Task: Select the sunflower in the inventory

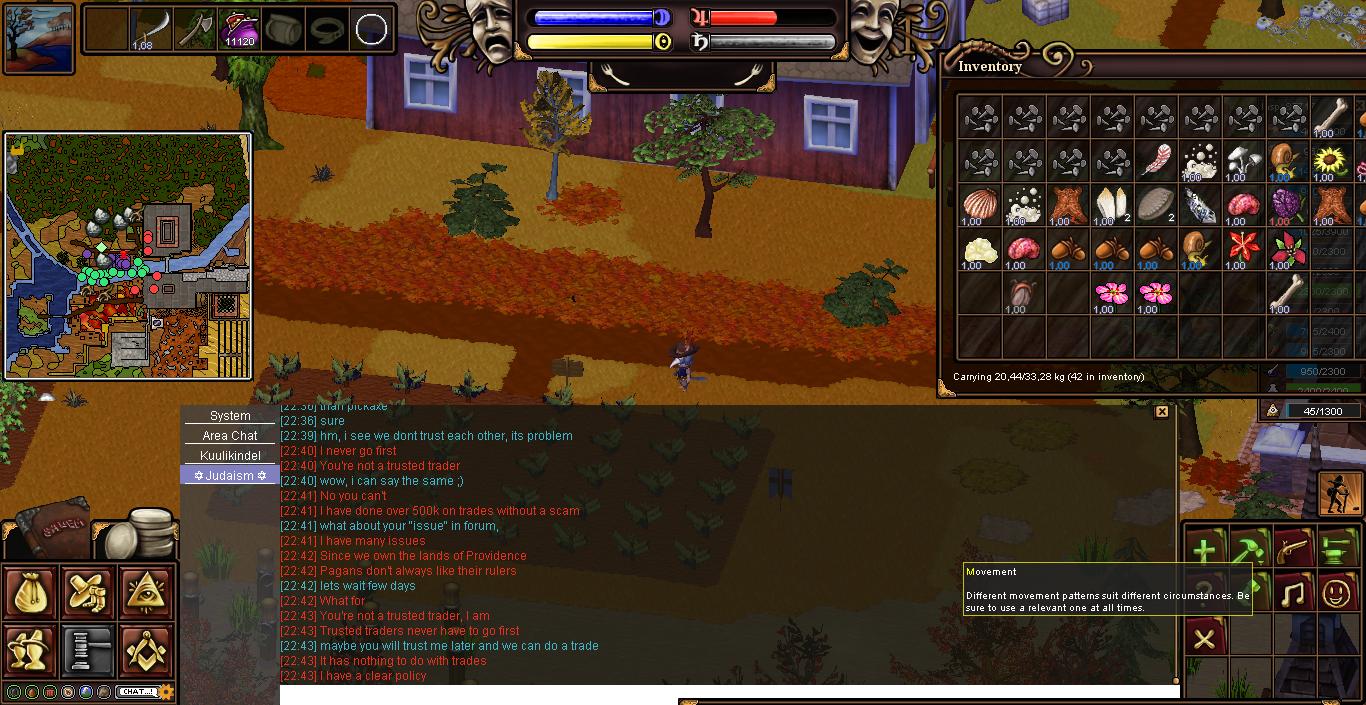Action: [x=1331, y=161]
